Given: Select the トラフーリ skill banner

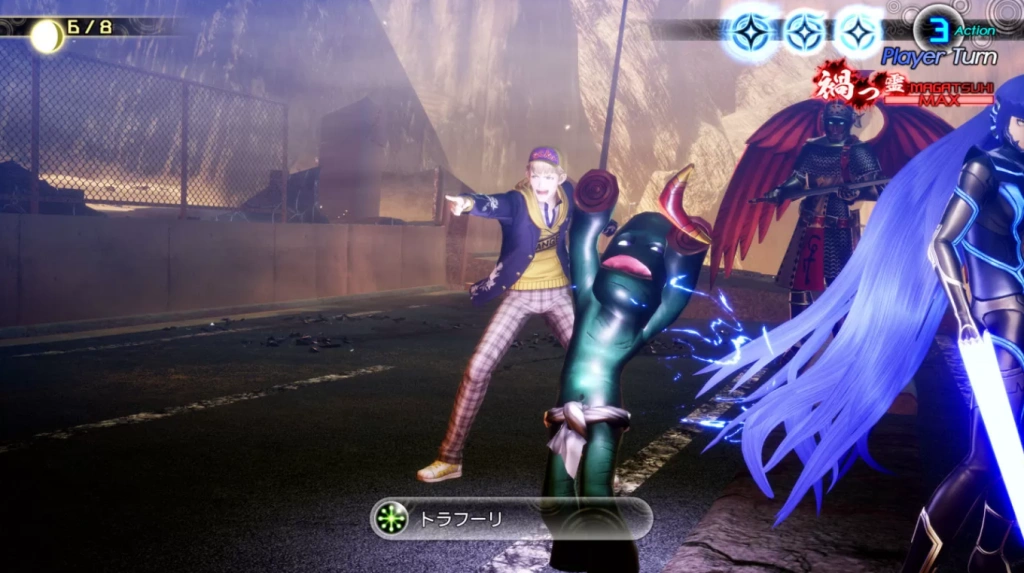Looking at the screenshot, I should point(511,518).
